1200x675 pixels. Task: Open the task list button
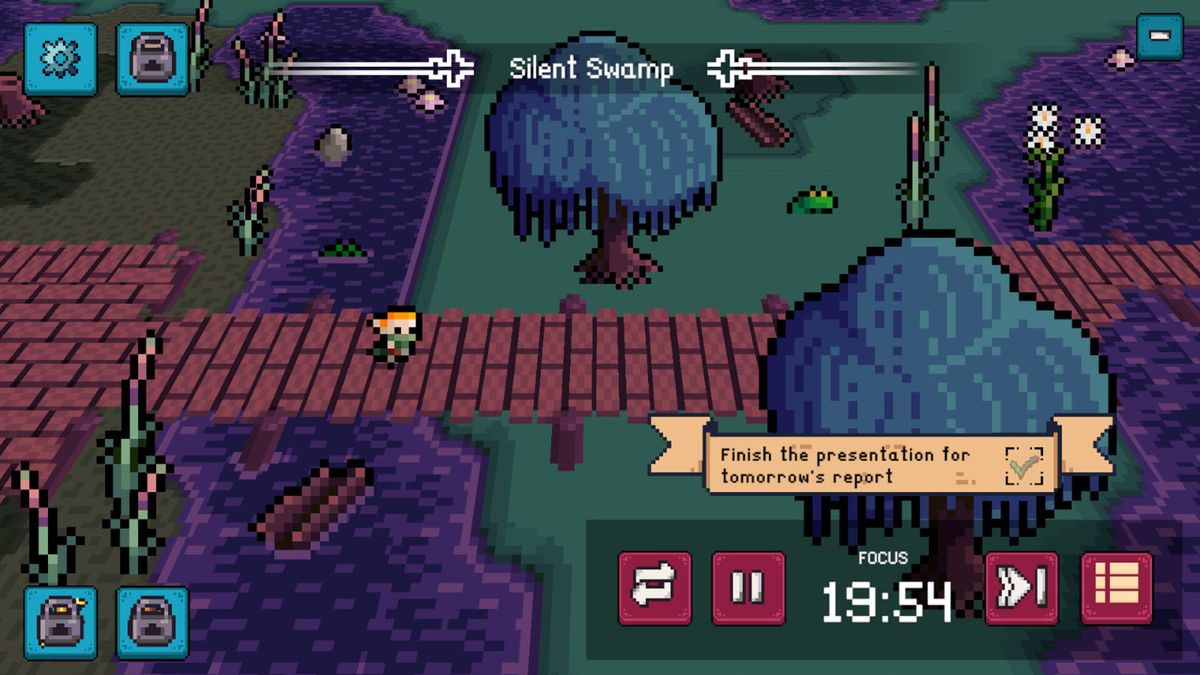tap(1116, 588)
